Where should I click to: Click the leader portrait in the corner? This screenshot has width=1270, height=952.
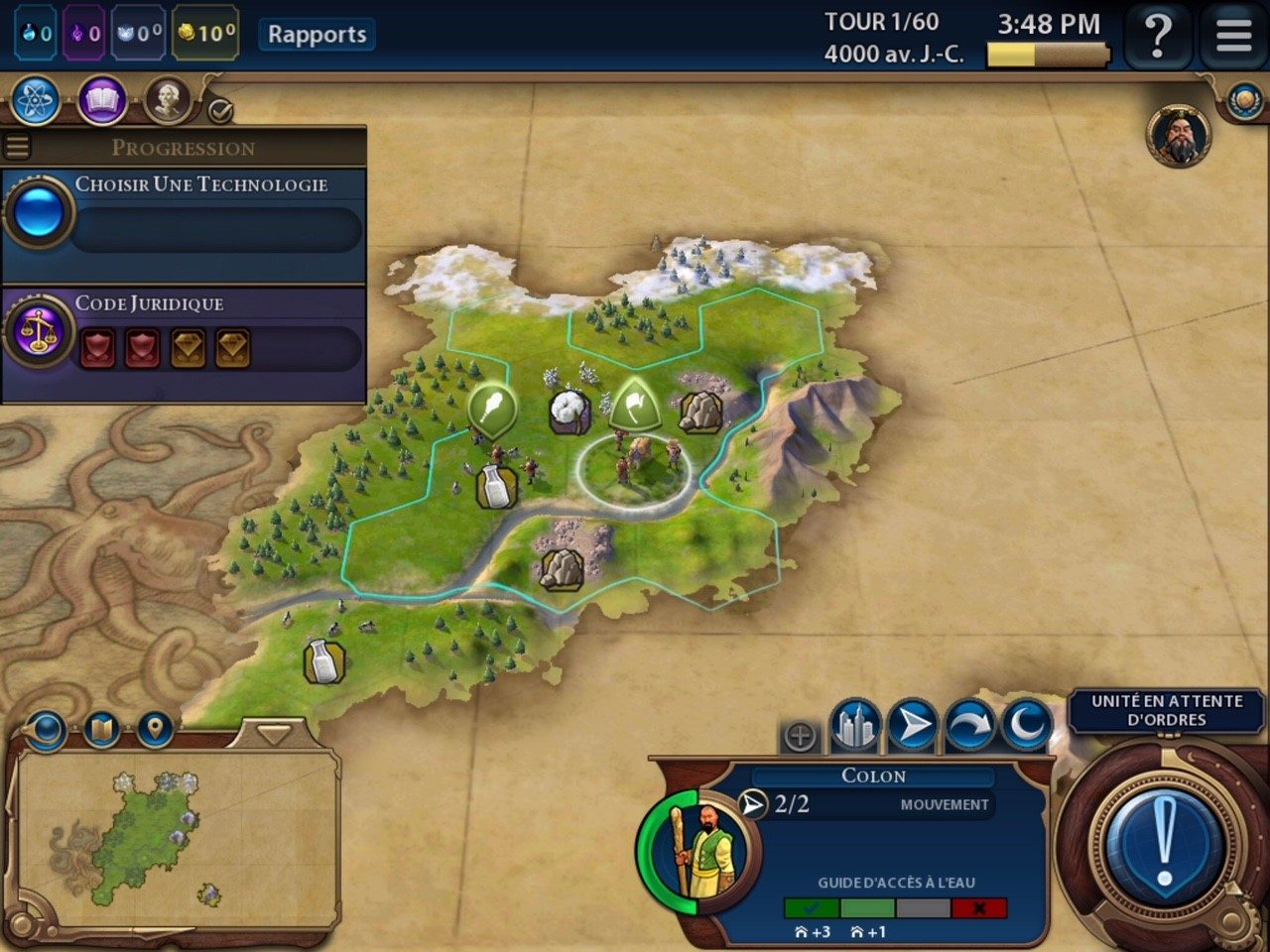(1179, 136)
